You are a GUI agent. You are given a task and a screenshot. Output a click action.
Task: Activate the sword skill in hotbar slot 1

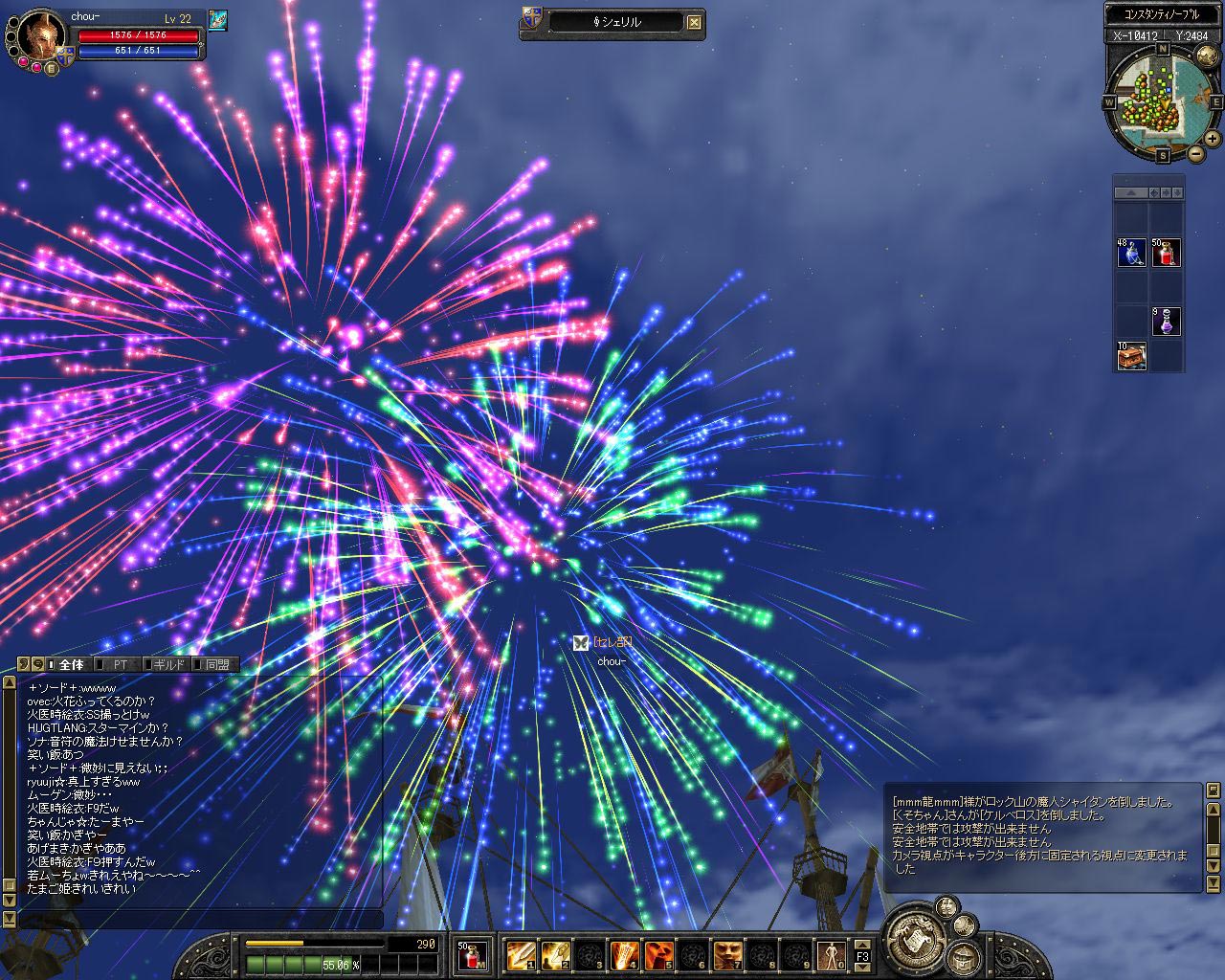coord(521,954)
